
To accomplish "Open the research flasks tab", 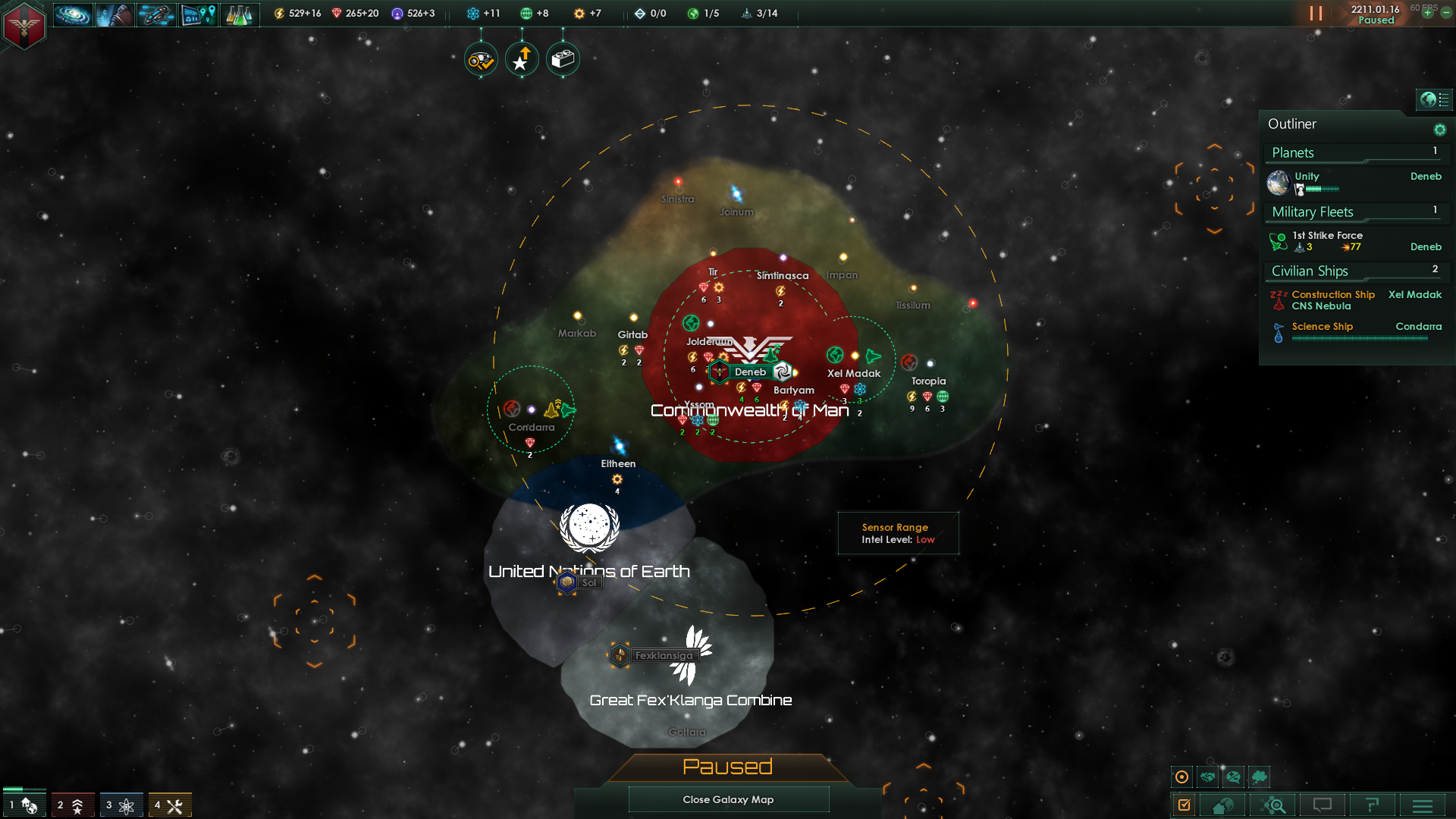I will coord(239,14).
